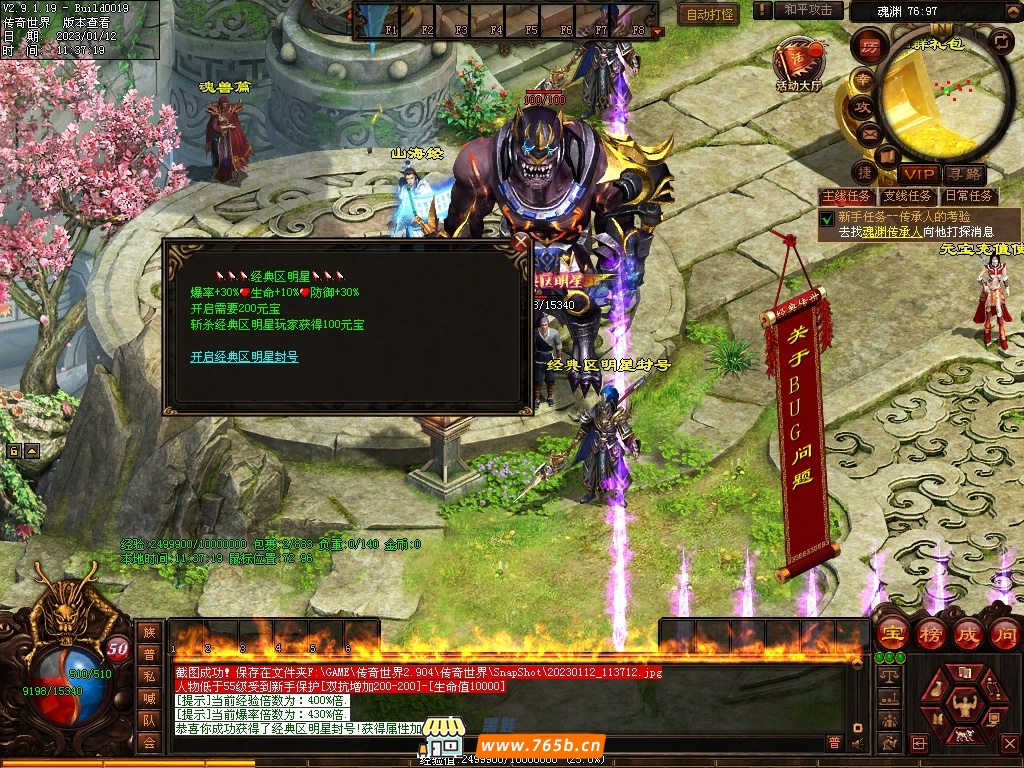
Task: Toggle the 新手任务 quest checkbox
Action: click(827, 218)
